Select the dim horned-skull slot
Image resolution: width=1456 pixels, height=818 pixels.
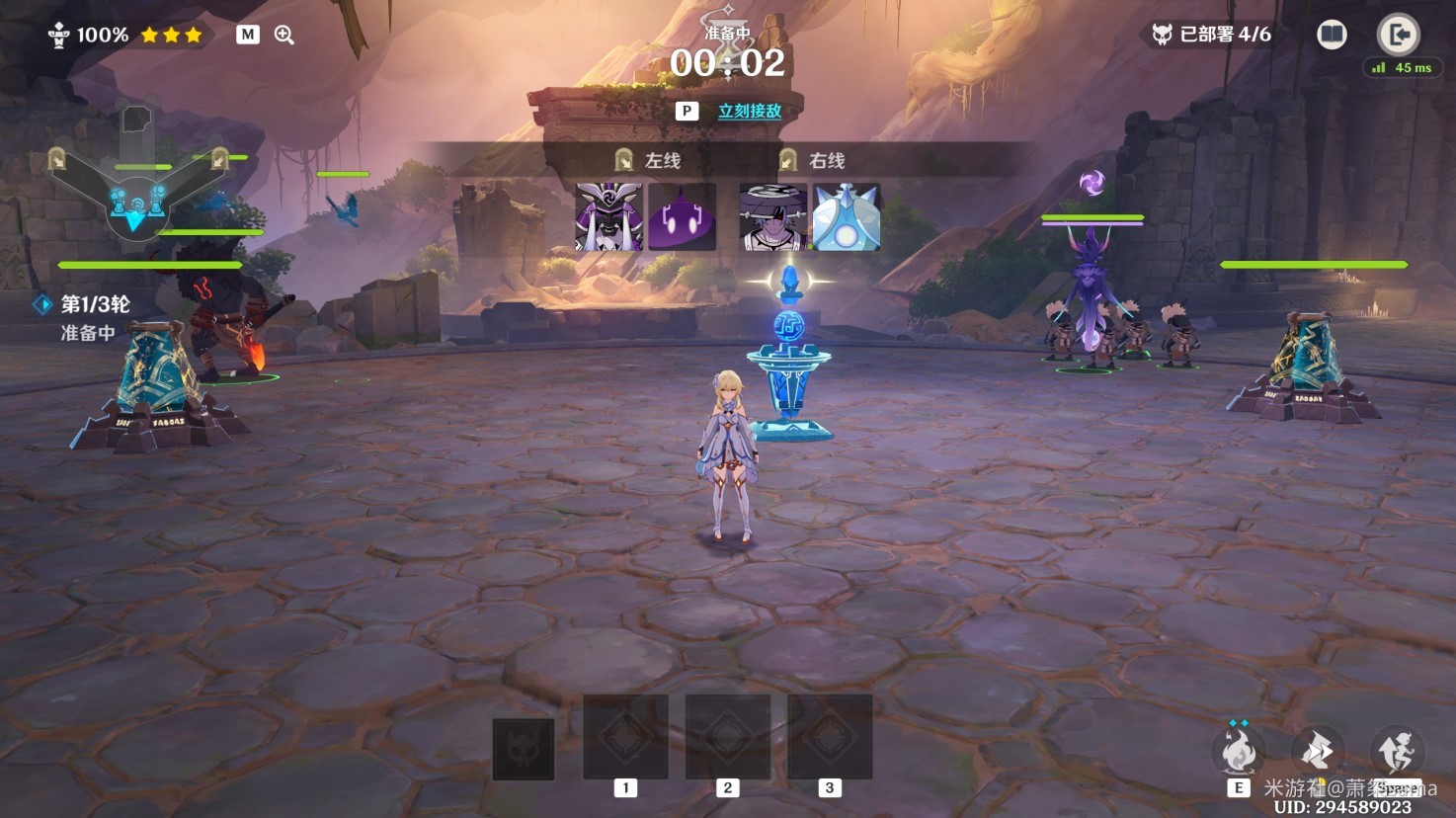click(x=523, y=748)
